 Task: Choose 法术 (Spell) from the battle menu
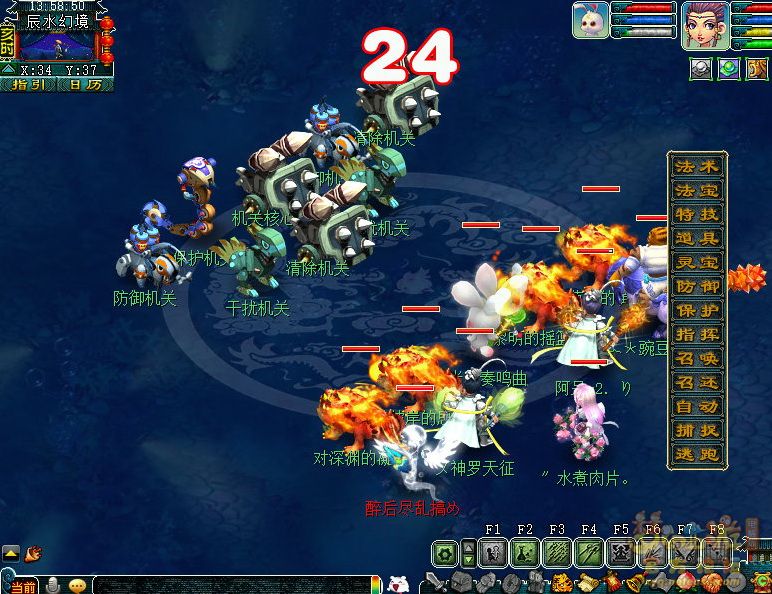click(697, 166)
